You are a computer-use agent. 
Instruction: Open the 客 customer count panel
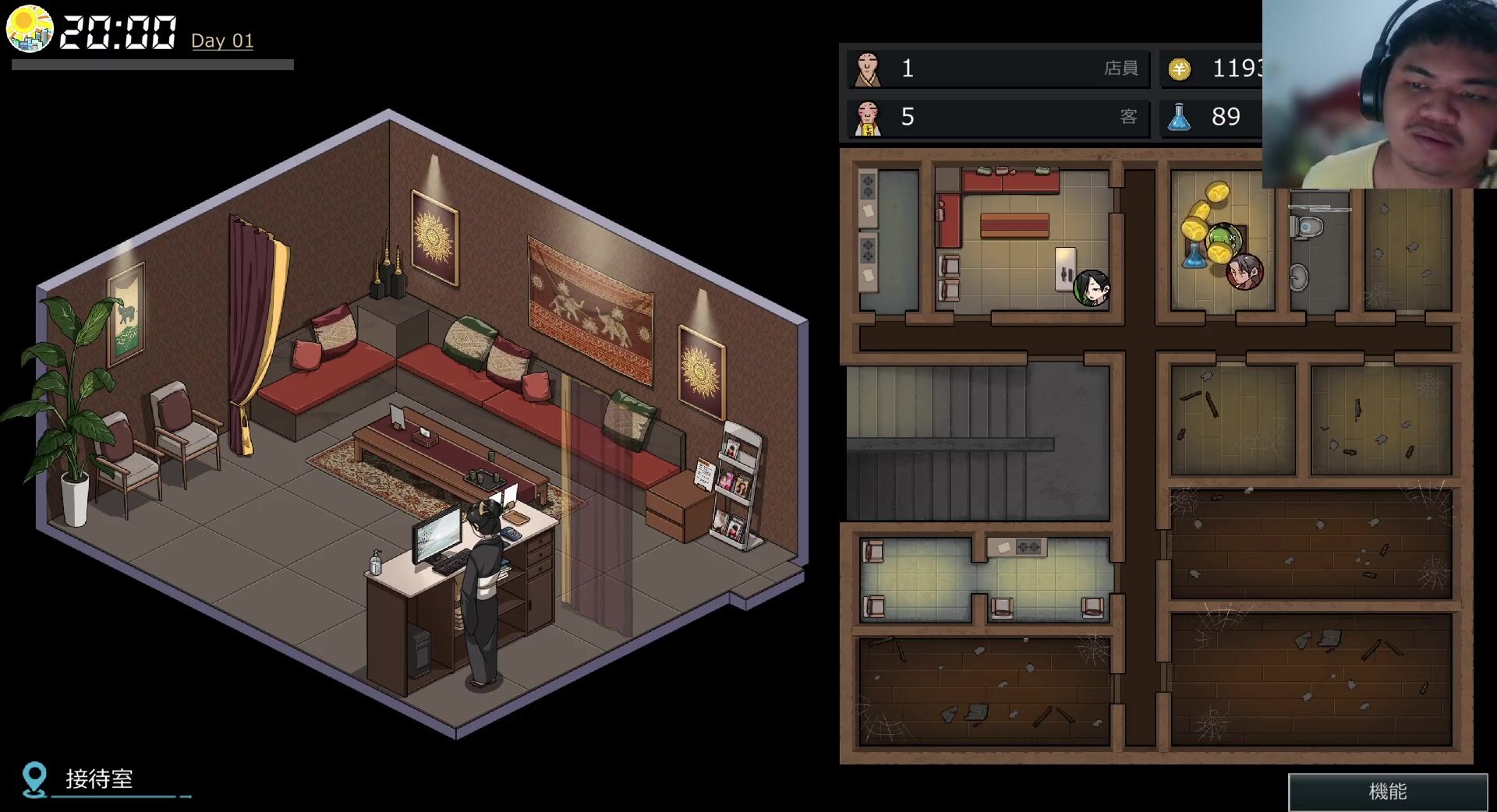coord(998,117)
